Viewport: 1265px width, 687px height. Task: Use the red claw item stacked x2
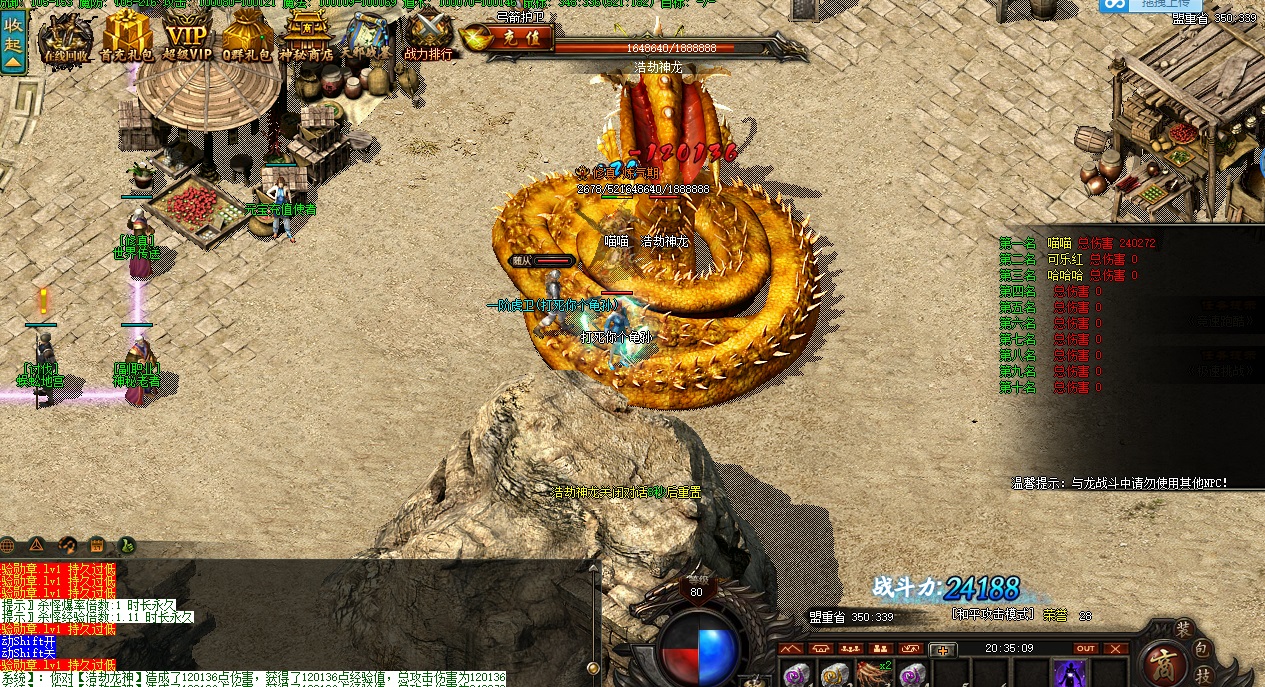873,673
